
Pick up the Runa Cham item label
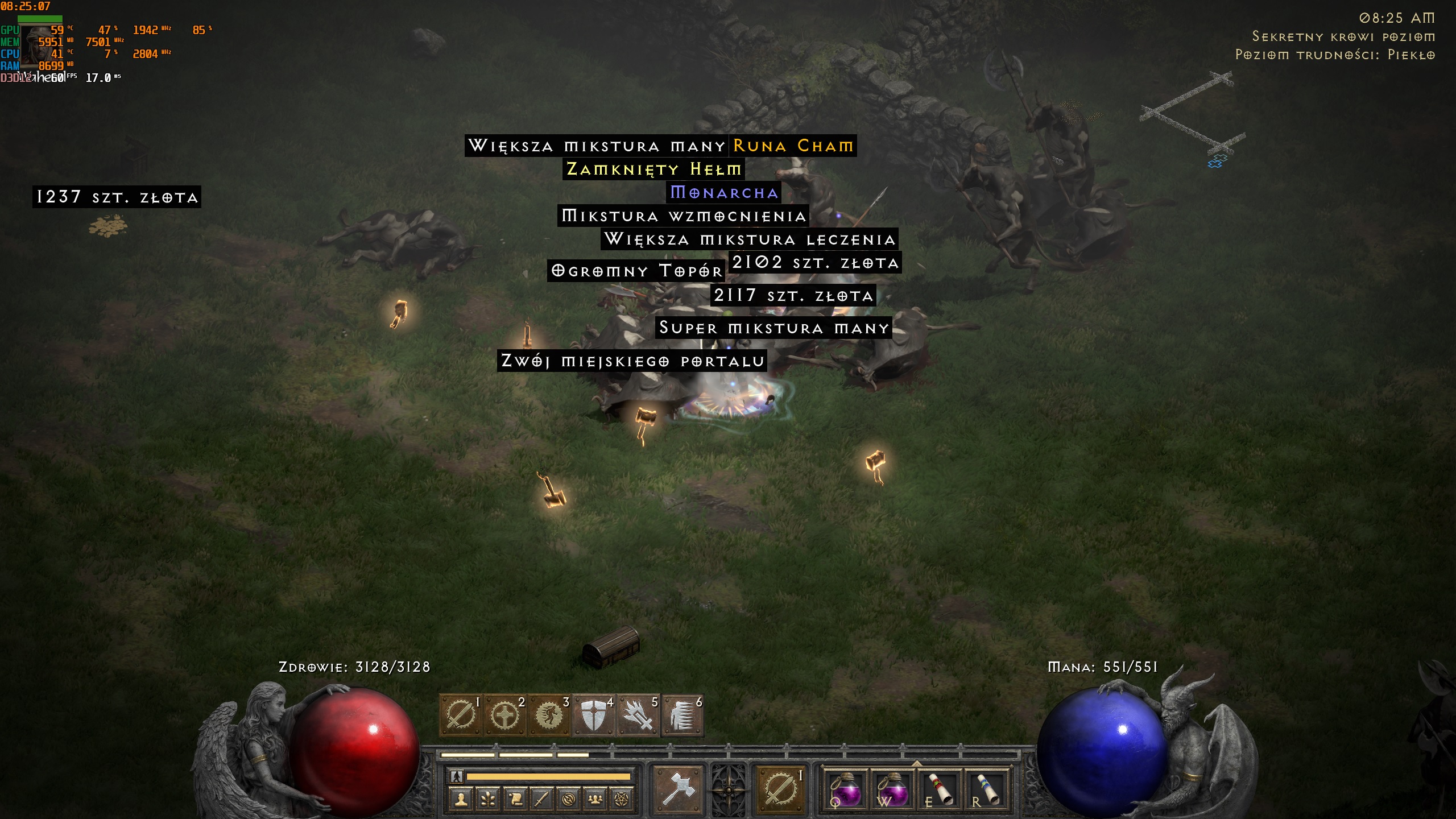(793, 146)
